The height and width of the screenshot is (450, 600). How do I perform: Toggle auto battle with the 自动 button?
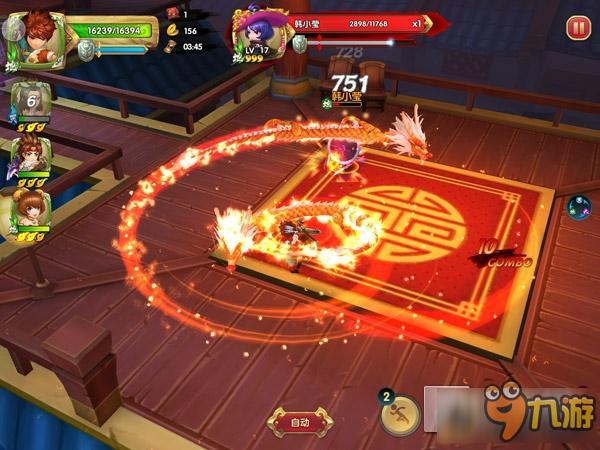pyautogui.click(x=299, y=421)
